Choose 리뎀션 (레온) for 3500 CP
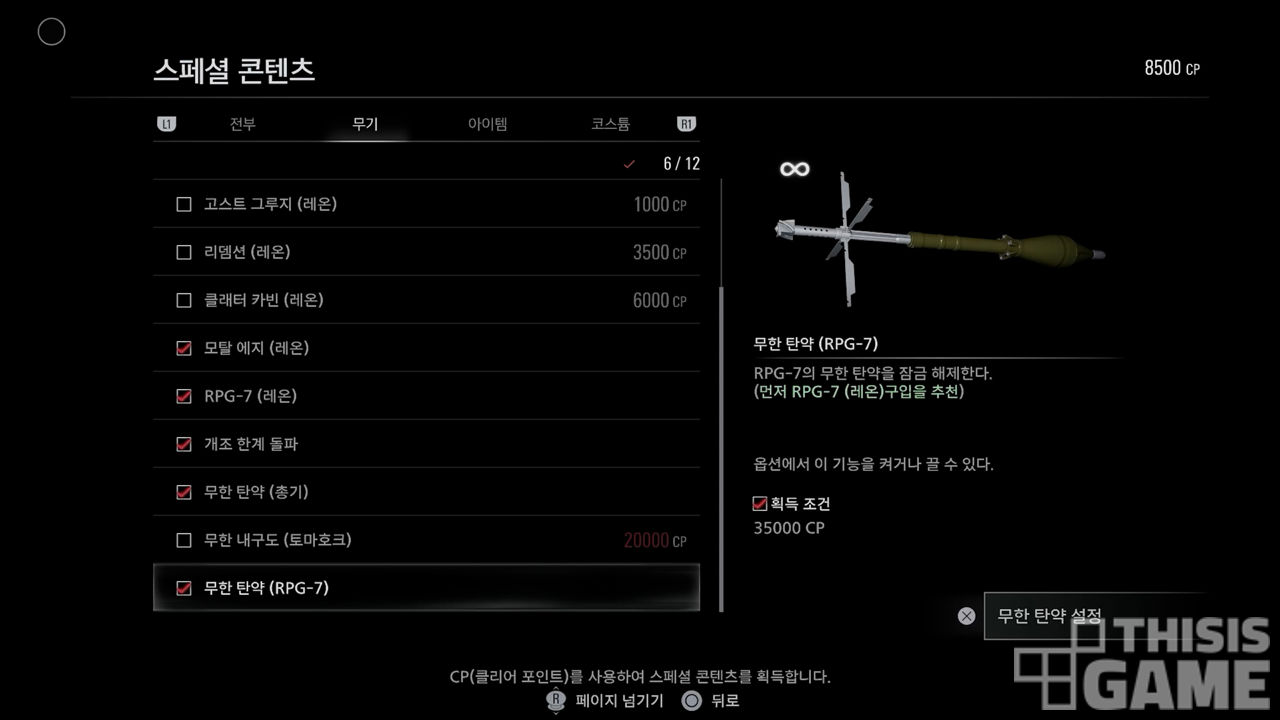 426,252
